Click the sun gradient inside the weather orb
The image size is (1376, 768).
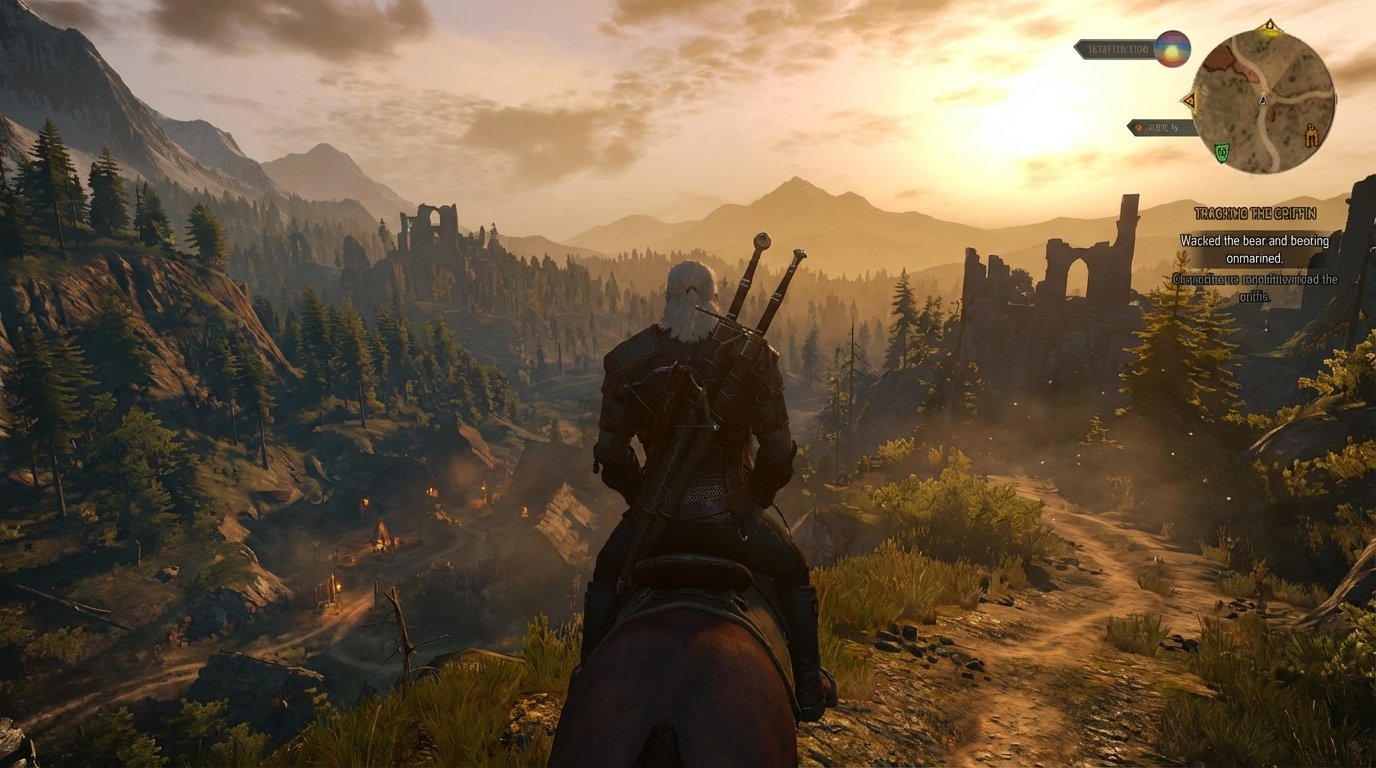coord(1172,52)
